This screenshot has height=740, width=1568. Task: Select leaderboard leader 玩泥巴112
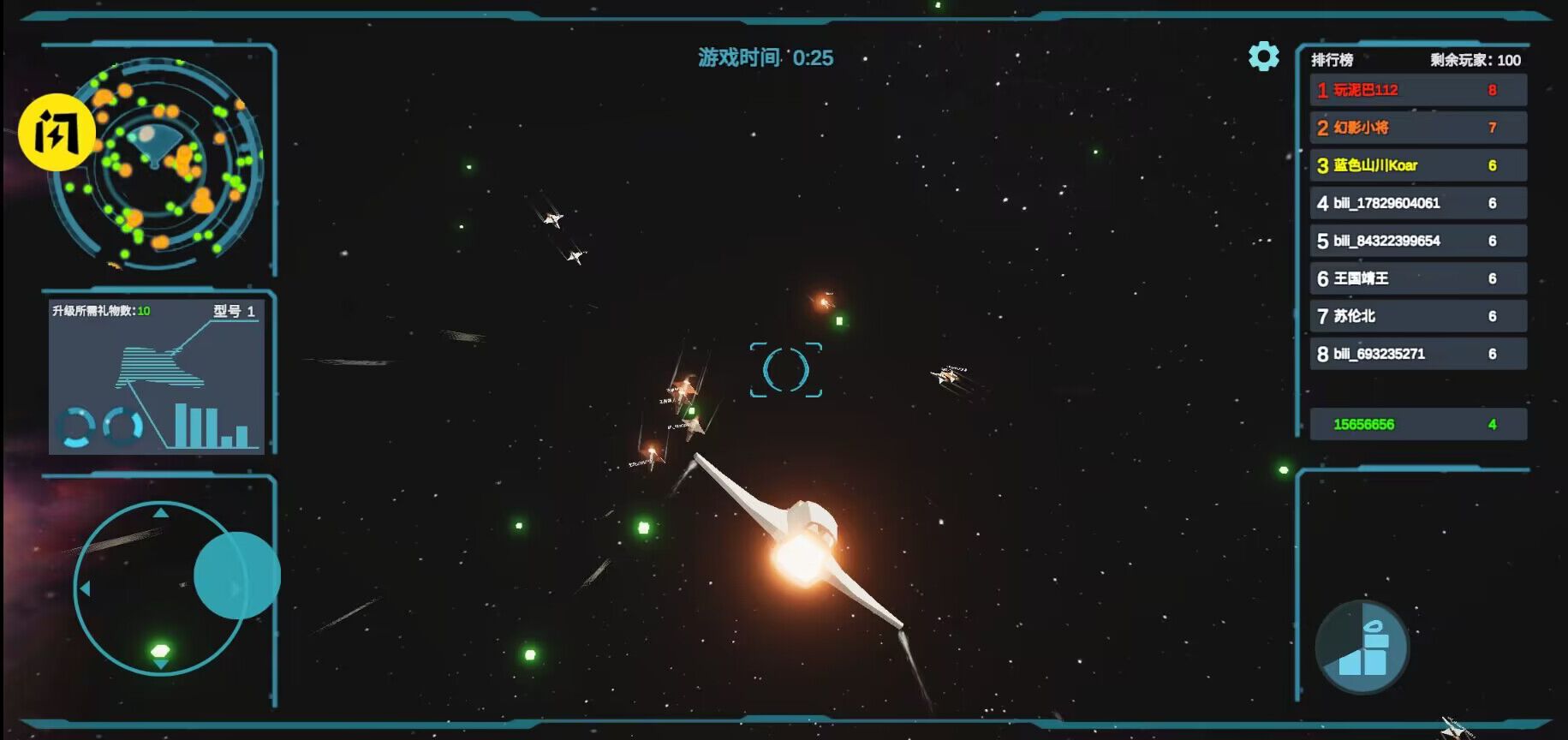click(x=1417, y=90)
